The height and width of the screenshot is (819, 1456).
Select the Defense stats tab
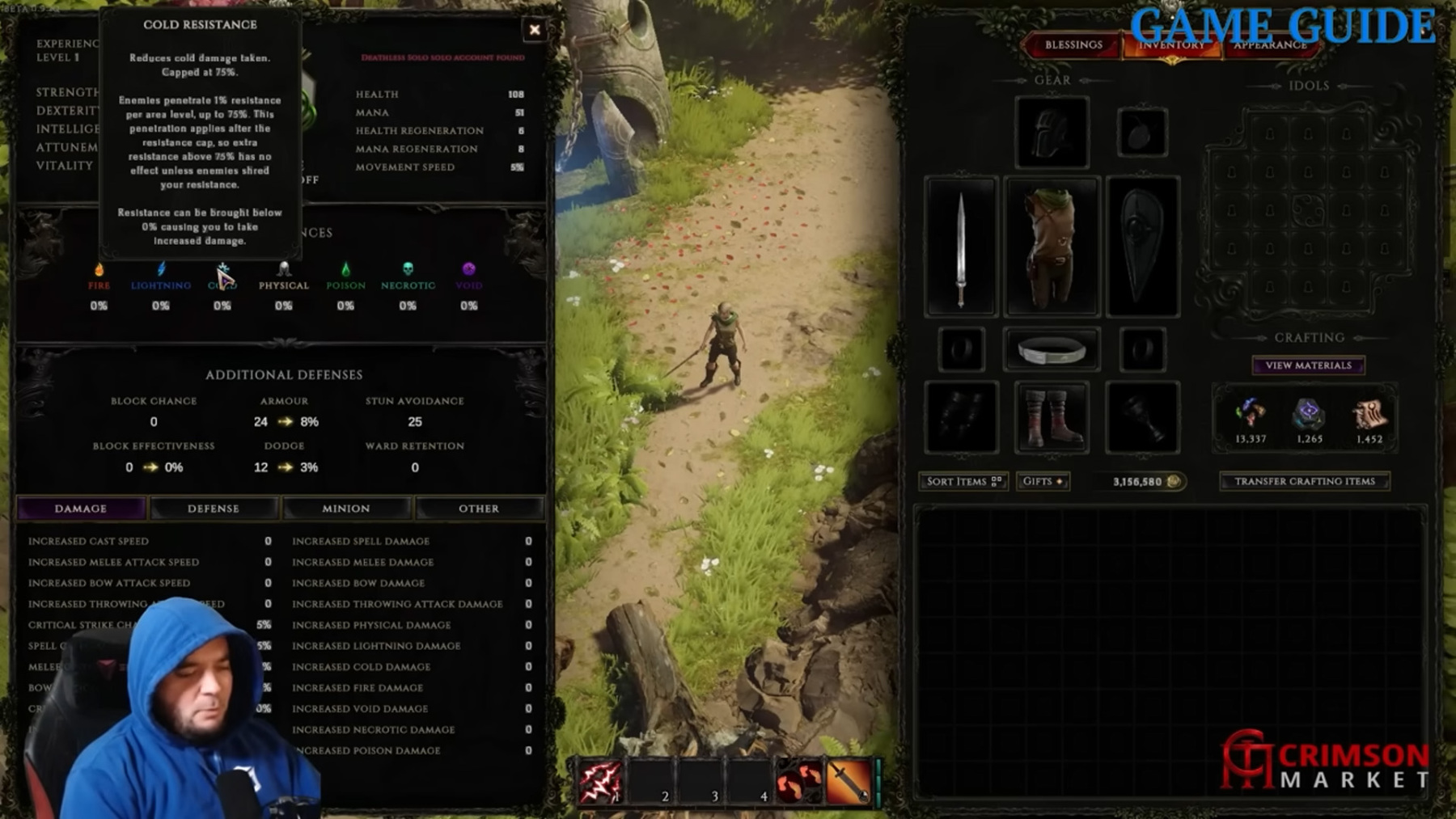(214, 509)
